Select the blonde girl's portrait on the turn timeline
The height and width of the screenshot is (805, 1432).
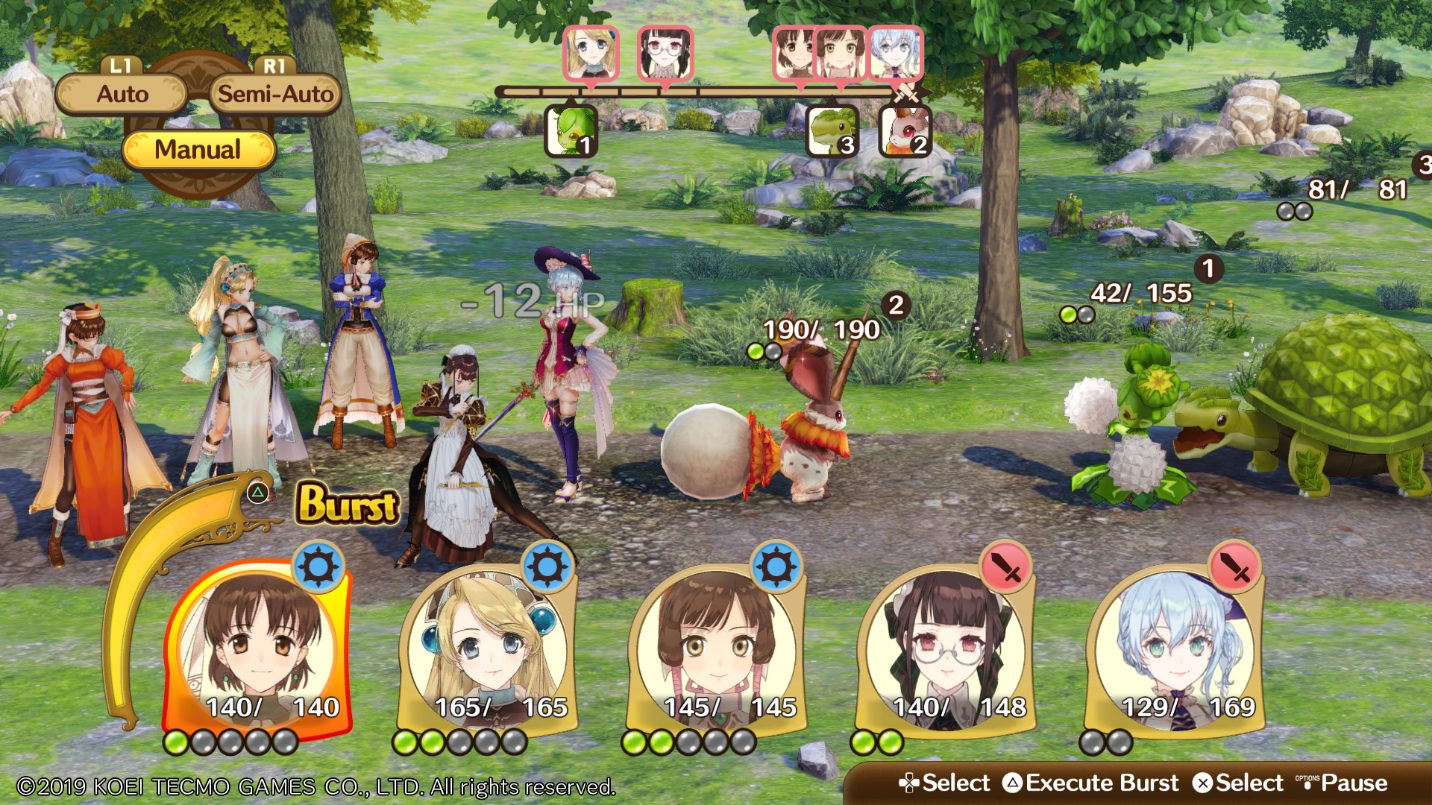(591, 53)
